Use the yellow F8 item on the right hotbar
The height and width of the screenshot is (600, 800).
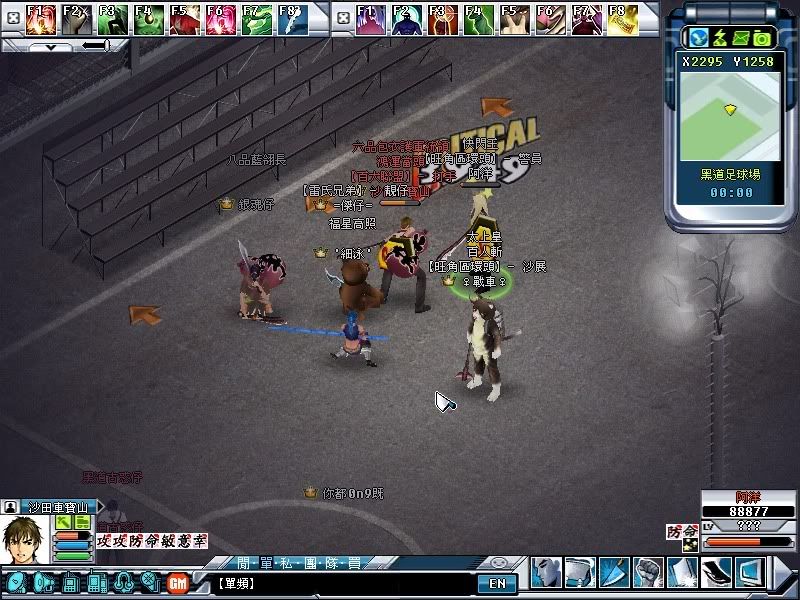pos(621,18)
